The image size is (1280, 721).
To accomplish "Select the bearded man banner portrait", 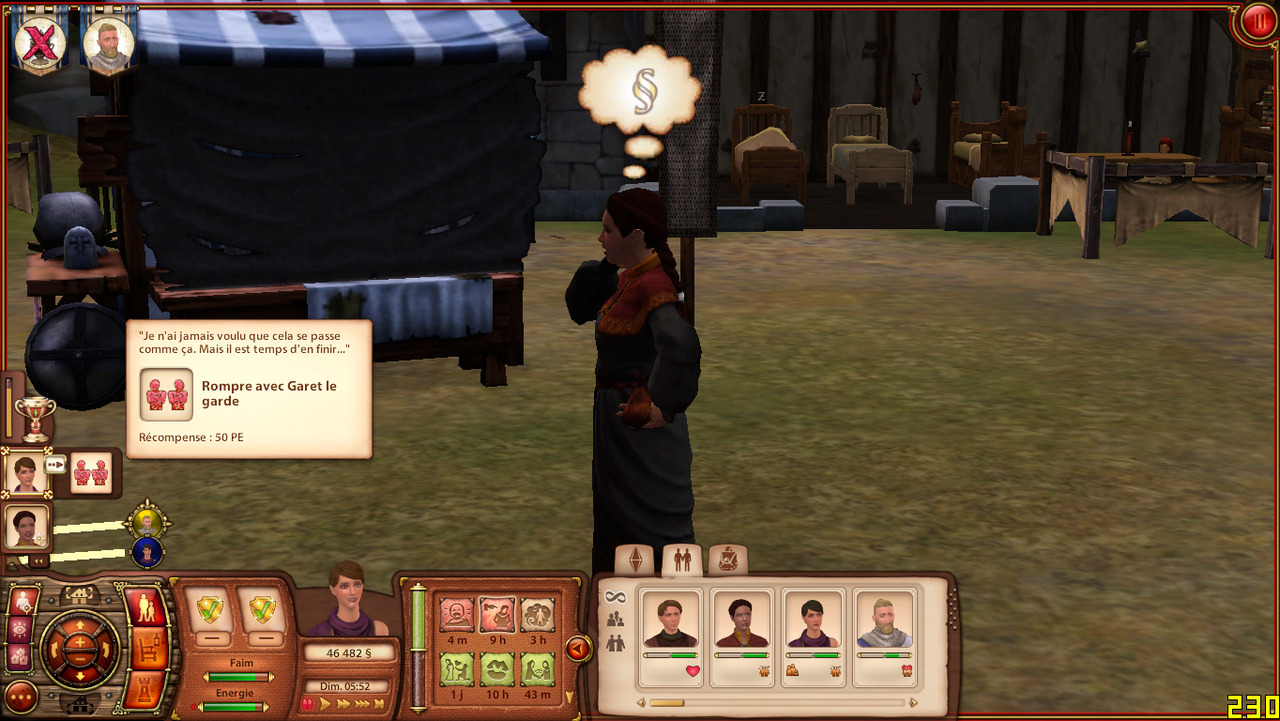I will (108, 42).
